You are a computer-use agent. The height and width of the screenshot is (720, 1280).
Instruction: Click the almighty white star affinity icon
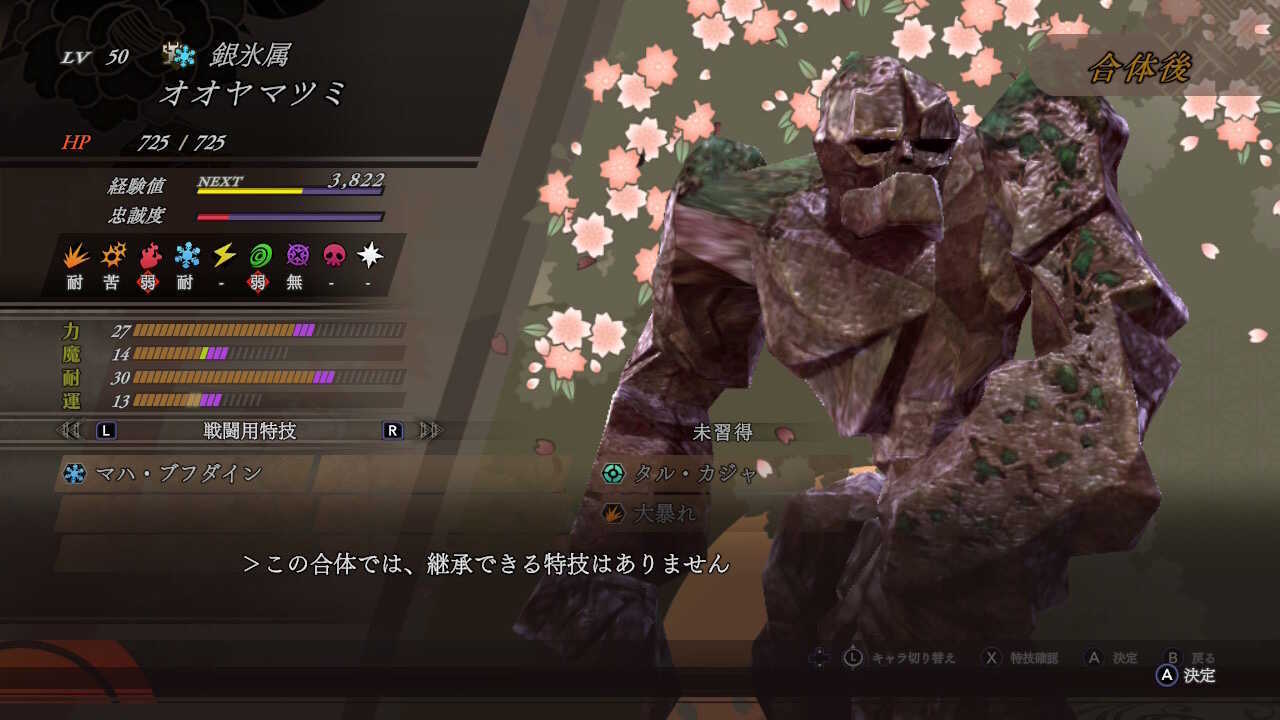(x=369, y=257)
